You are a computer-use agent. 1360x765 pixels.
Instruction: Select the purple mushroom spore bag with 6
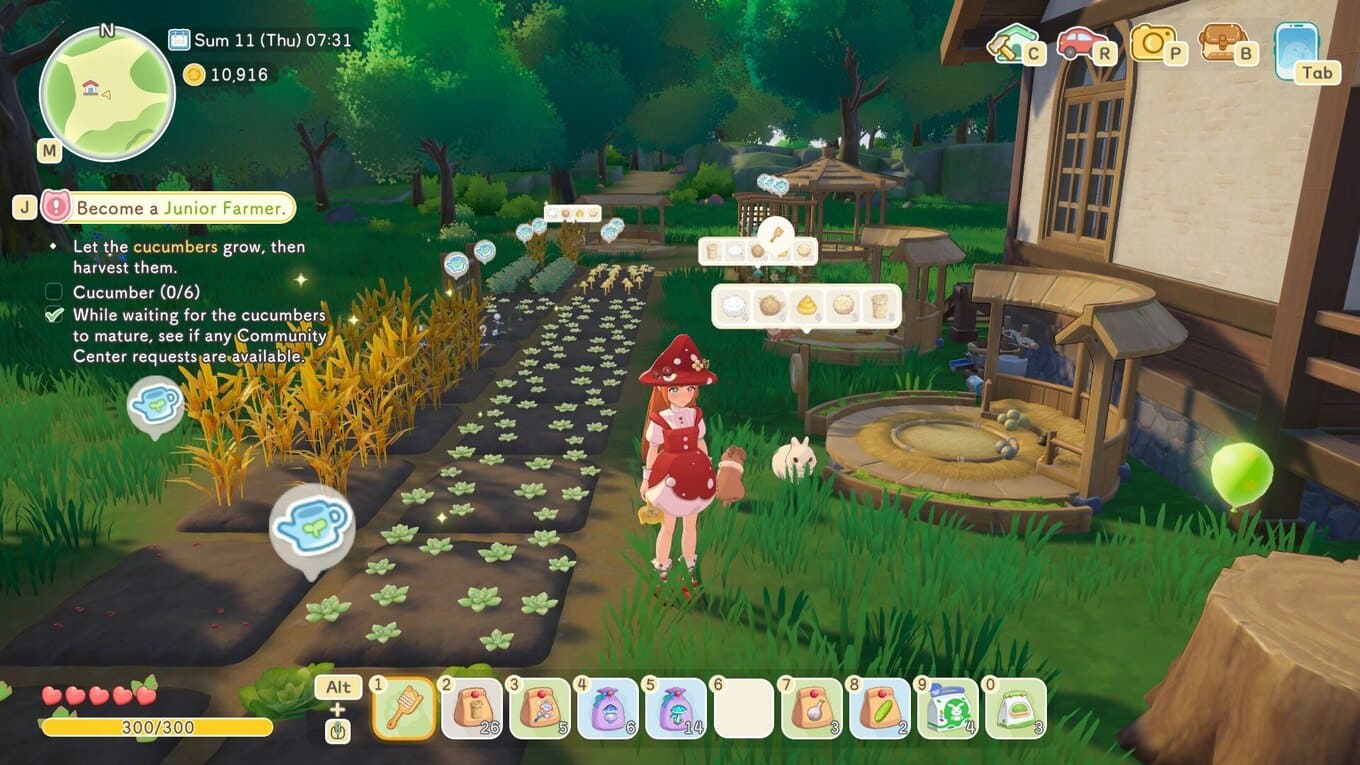pos(608,708)
